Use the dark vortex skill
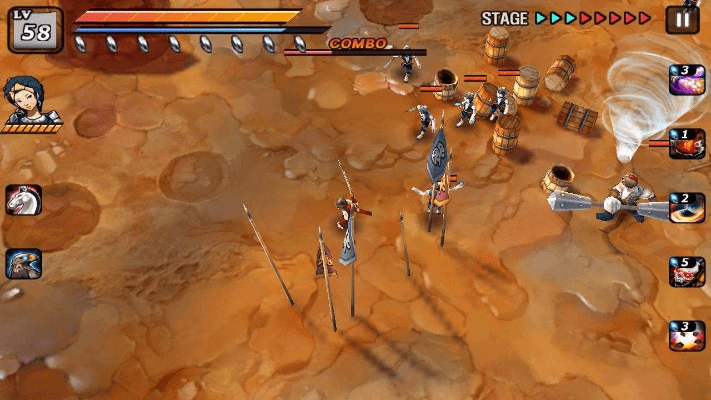Screen dimensions: 711x400 (687, 208)
